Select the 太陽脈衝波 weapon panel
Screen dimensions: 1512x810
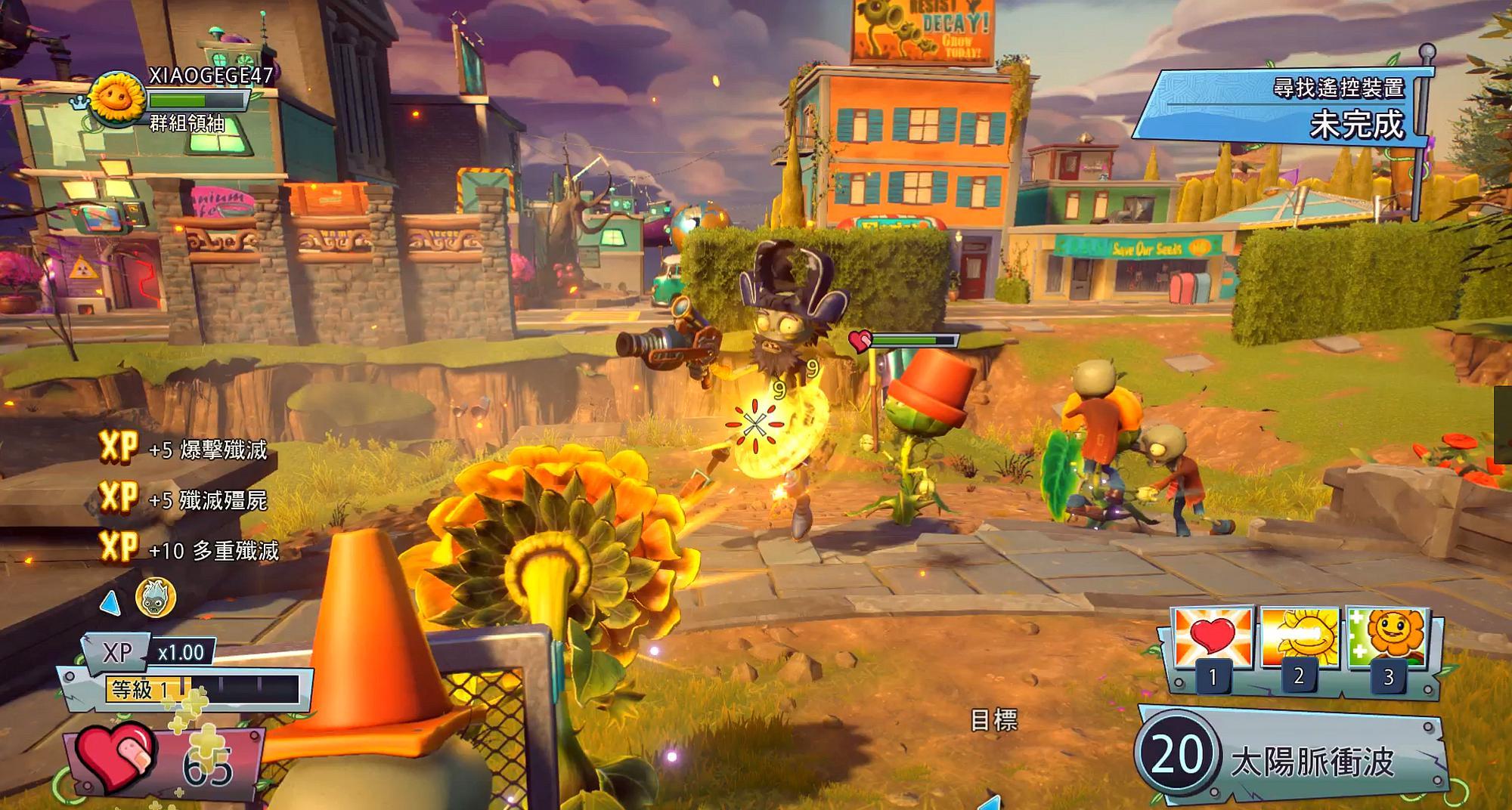point(1293,757)
